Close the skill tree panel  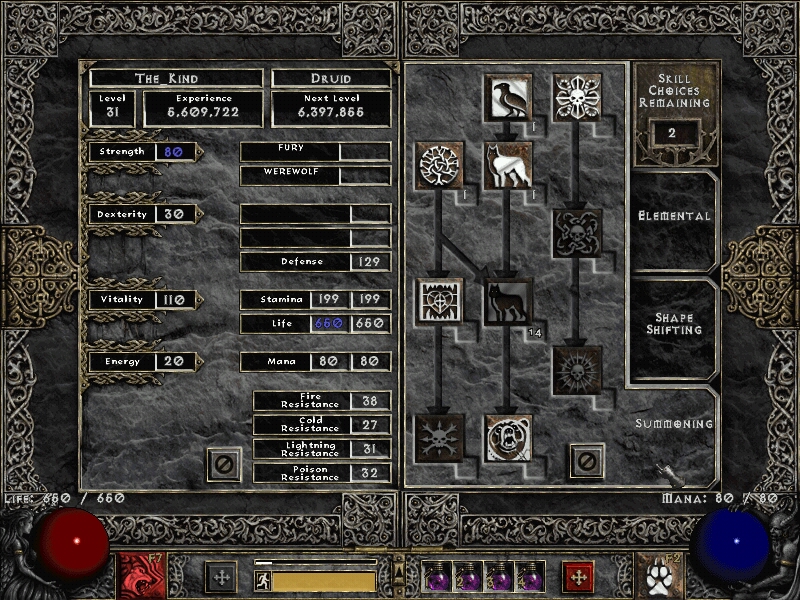(x=587, y=461)
